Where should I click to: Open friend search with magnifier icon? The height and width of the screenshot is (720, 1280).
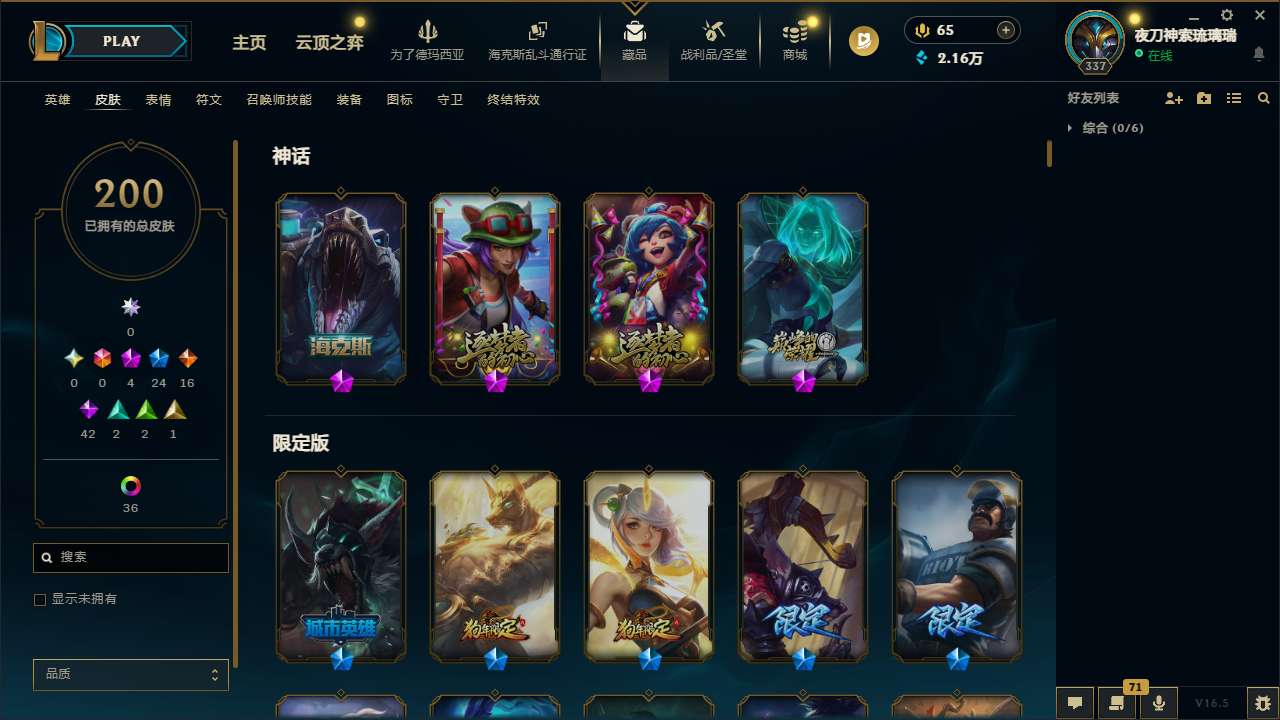pos(1264,98)
